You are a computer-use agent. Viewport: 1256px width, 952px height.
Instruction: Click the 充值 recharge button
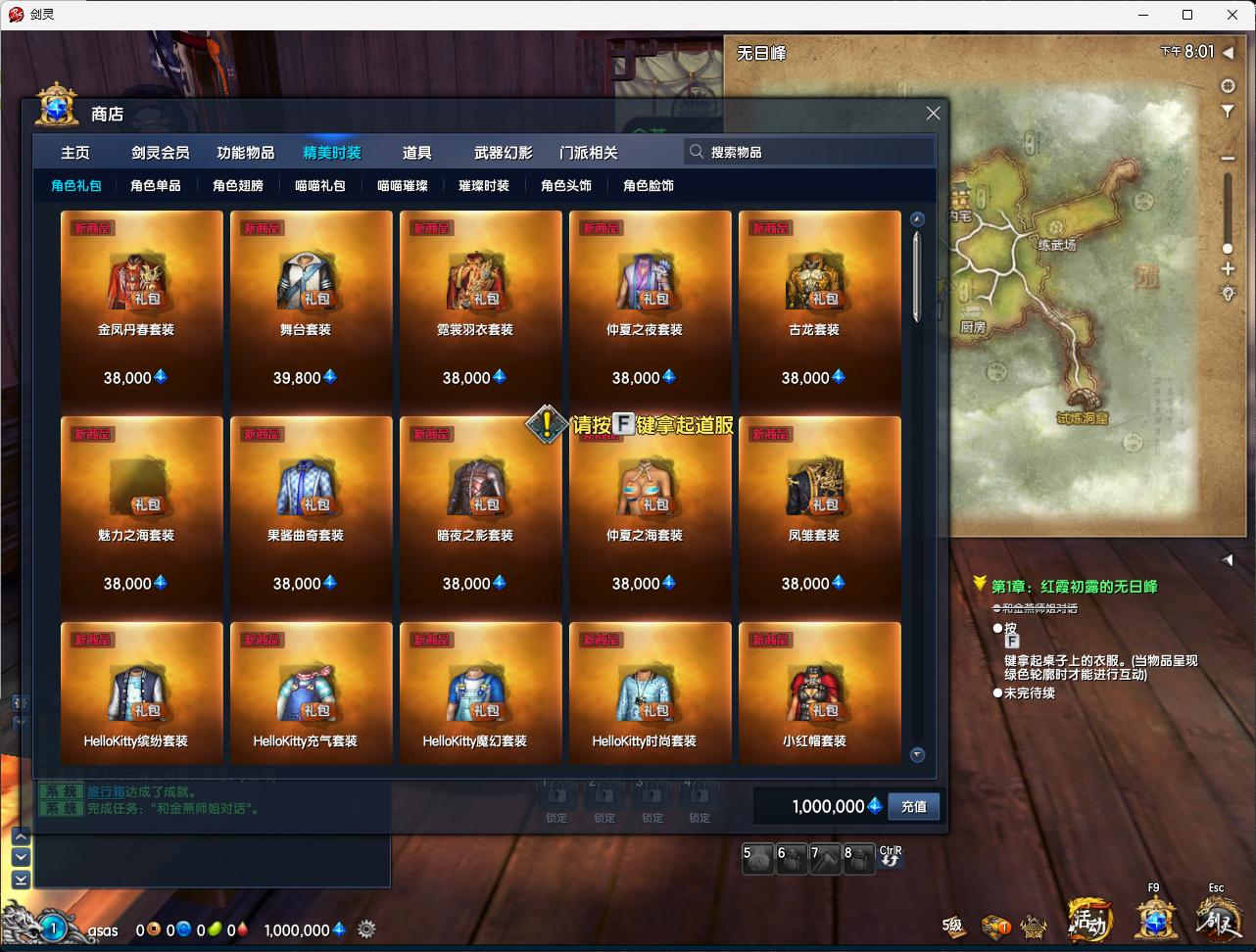(x=914, y=806)
